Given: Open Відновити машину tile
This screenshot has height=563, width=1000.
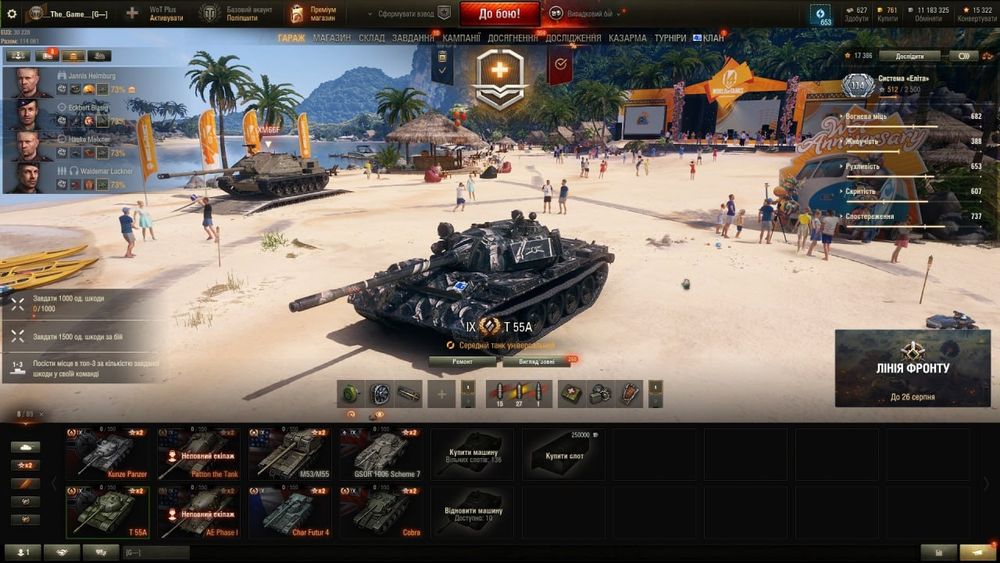Looking at the screenshot, I should (472, 512).
